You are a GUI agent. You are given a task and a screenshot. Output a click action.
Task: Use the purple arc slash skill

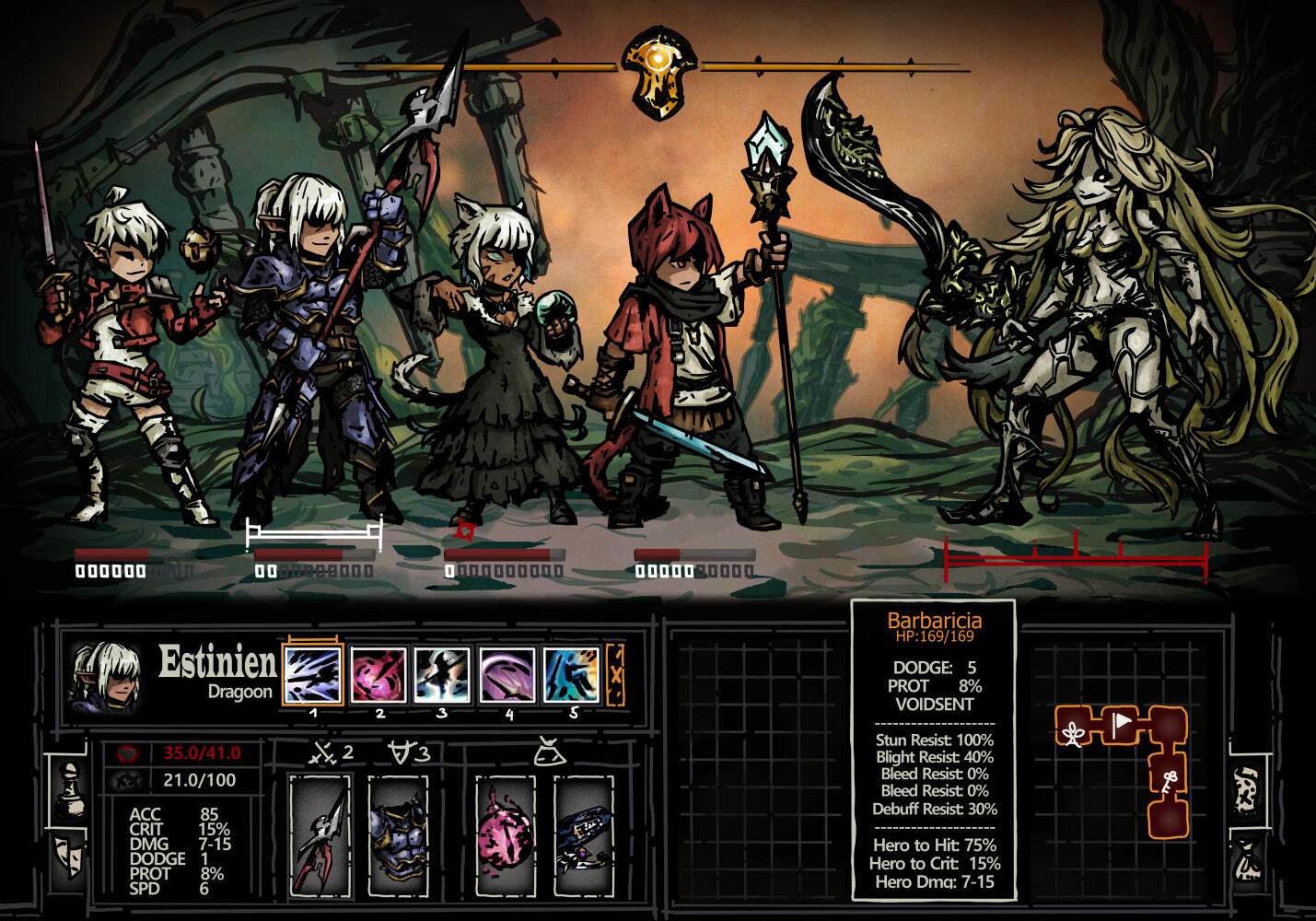coord(507,675)
